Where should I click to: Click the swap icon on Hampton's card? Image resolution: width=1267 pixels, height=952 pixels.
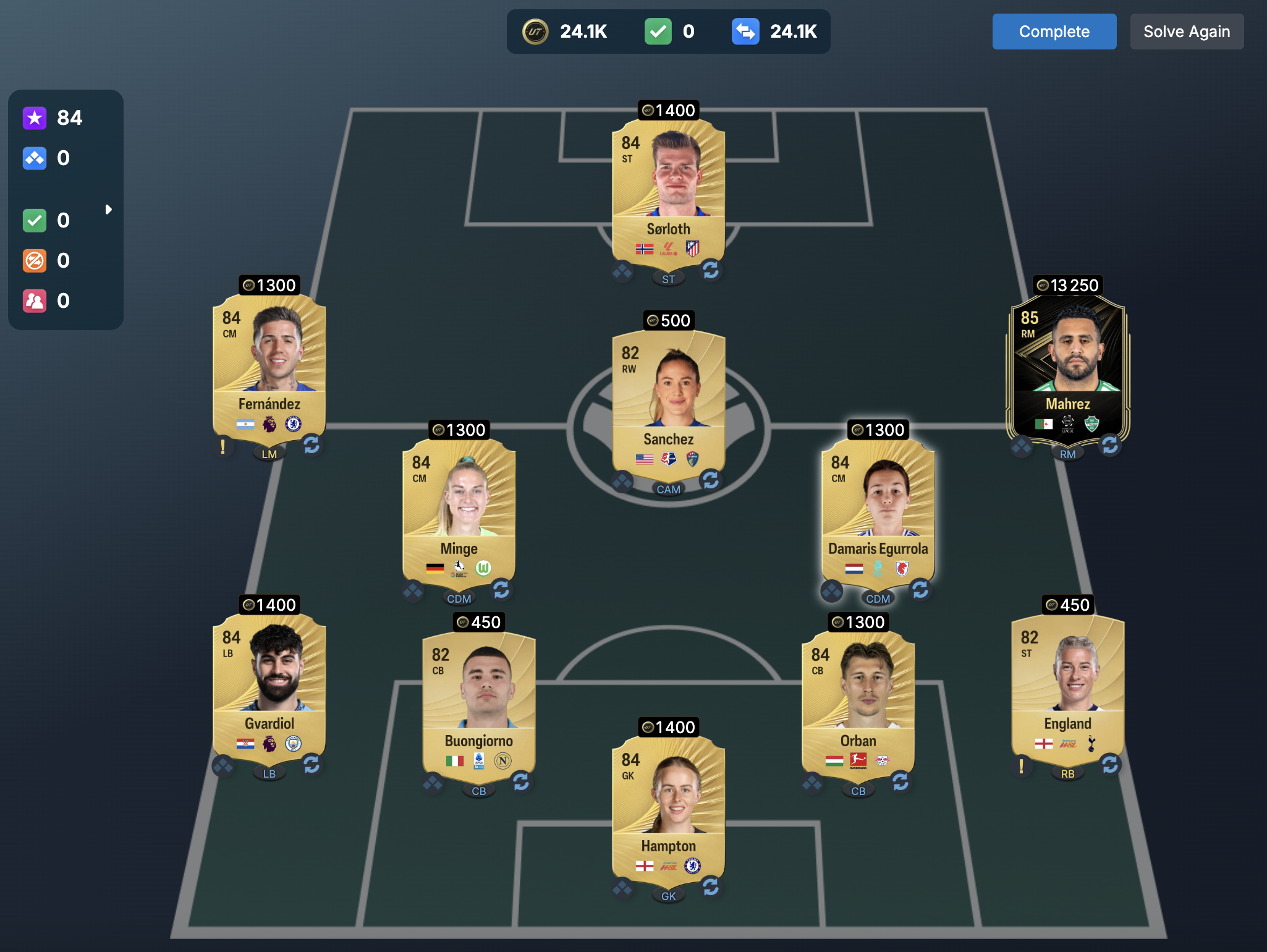tap(711, 887)
